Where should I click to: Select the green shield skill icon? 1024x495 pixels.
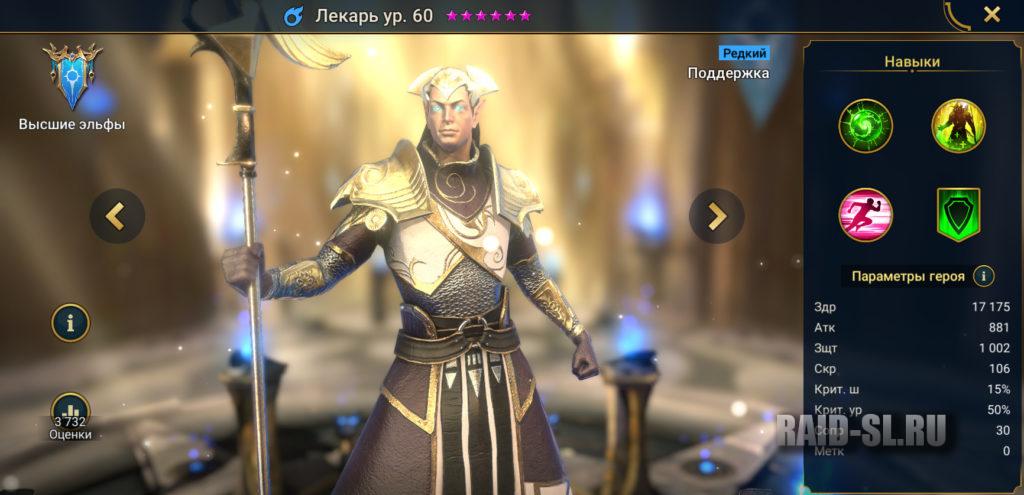click(959, 214)
